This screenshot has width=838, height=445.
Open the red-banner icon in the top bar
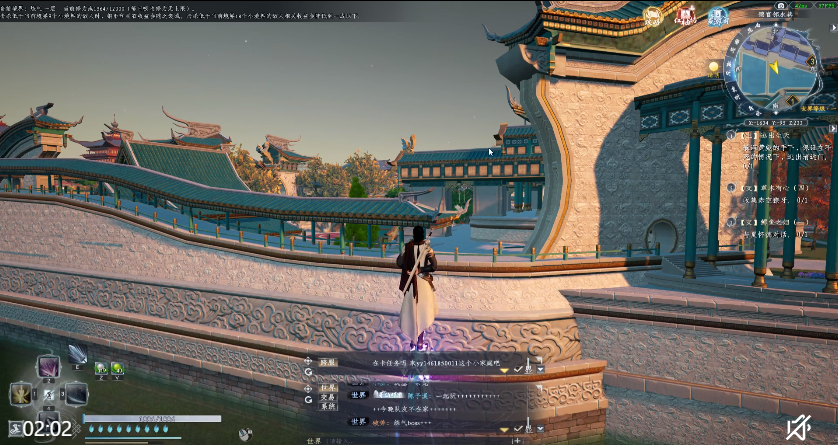click(x=686, y=16)
